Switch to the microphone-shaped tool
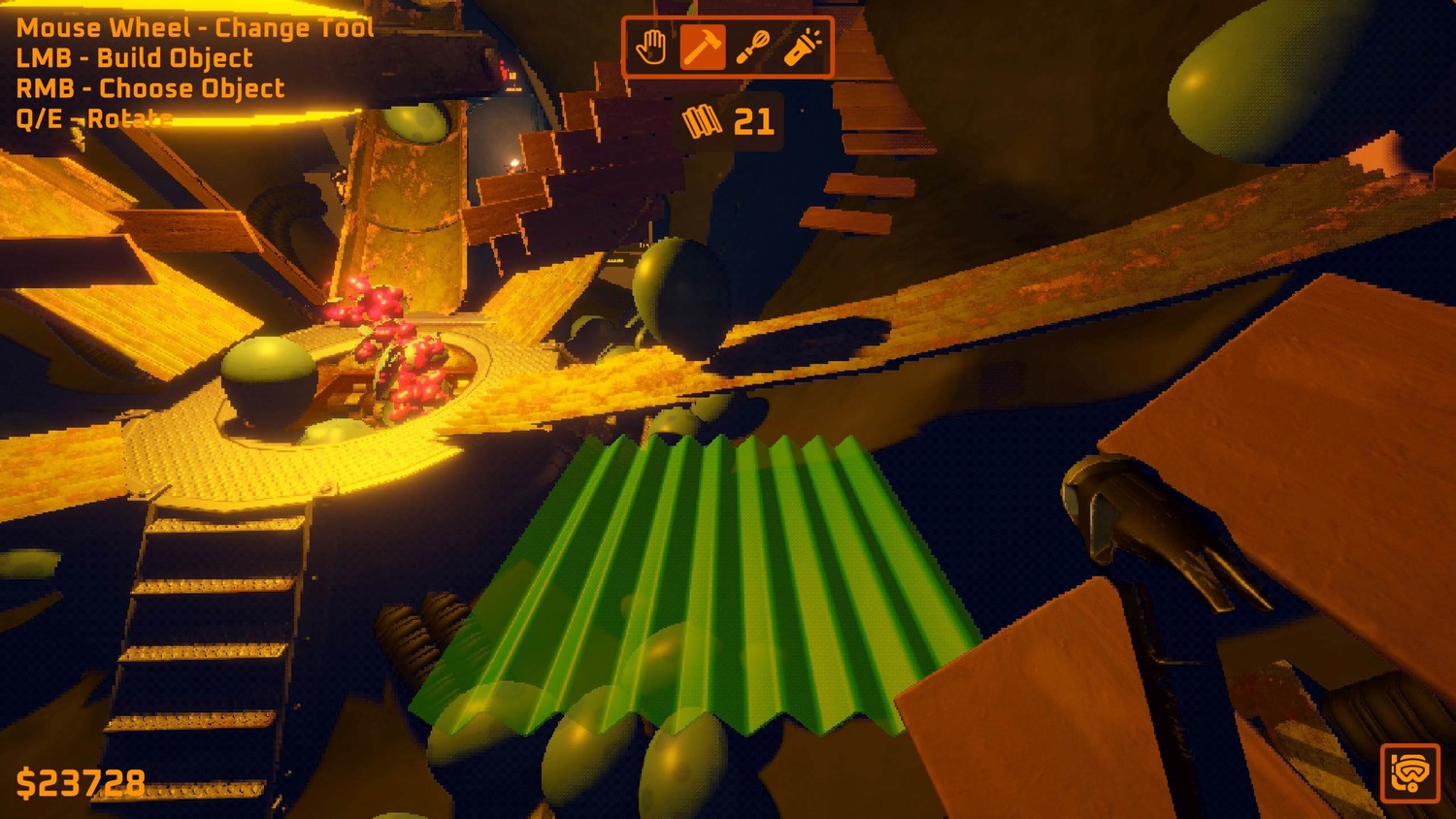1456x819 pixels. [x=752, y=47]
